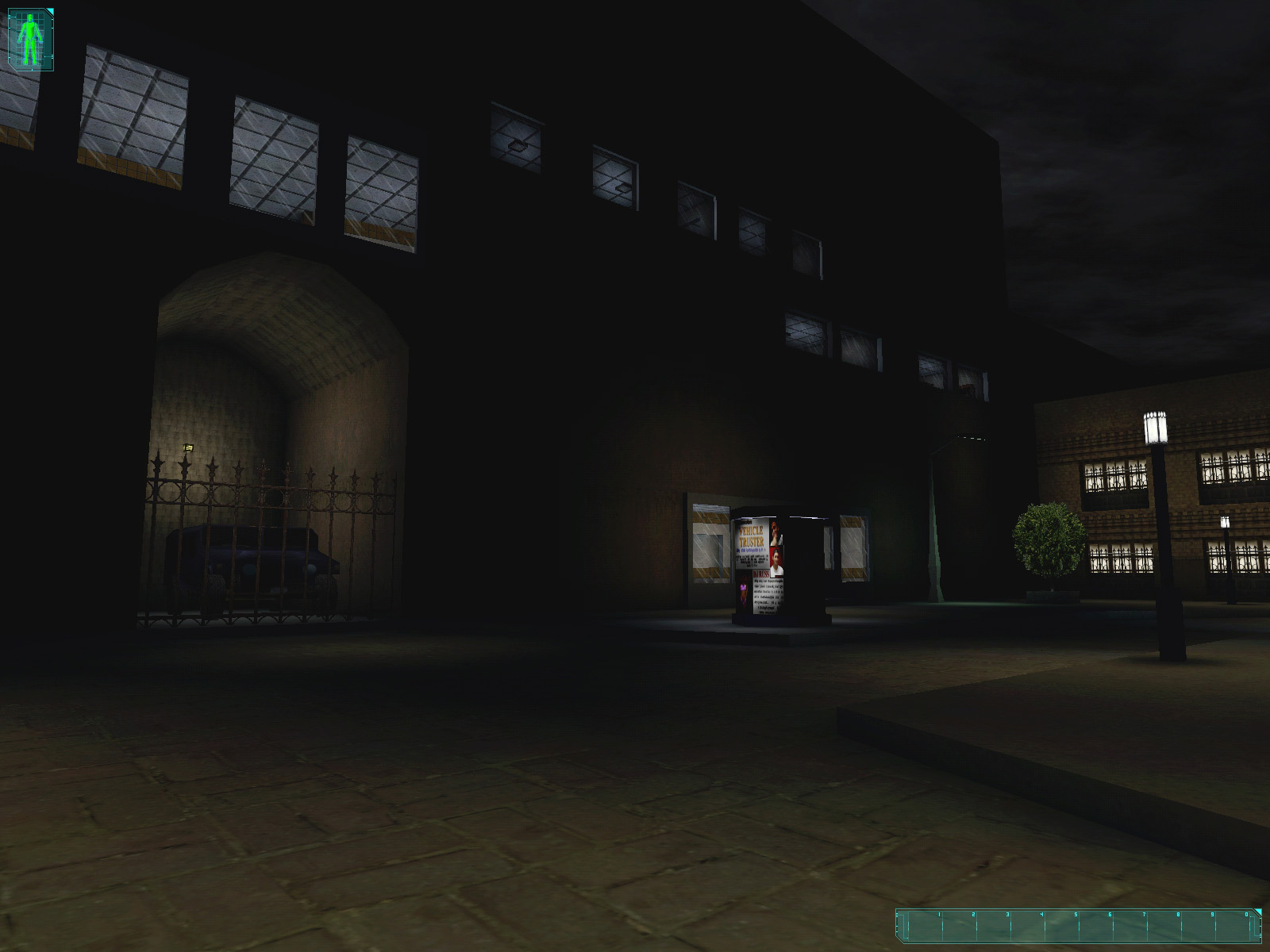Screen dimensions: 1270x952
Task: Toggle the cyan corner tab on the health panel
Action: (x=50, y=11)
